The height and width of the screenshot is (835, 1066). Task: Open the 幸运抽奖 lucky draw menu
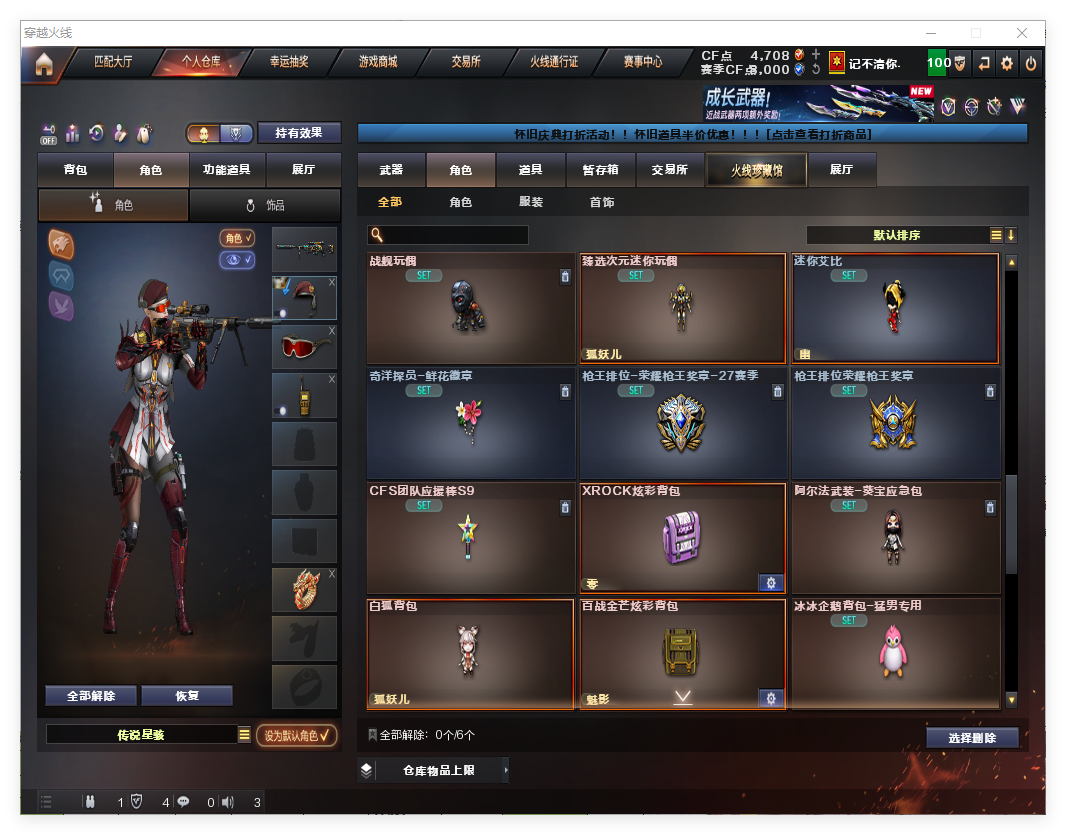pyautogui.click(x=289, y=62)
